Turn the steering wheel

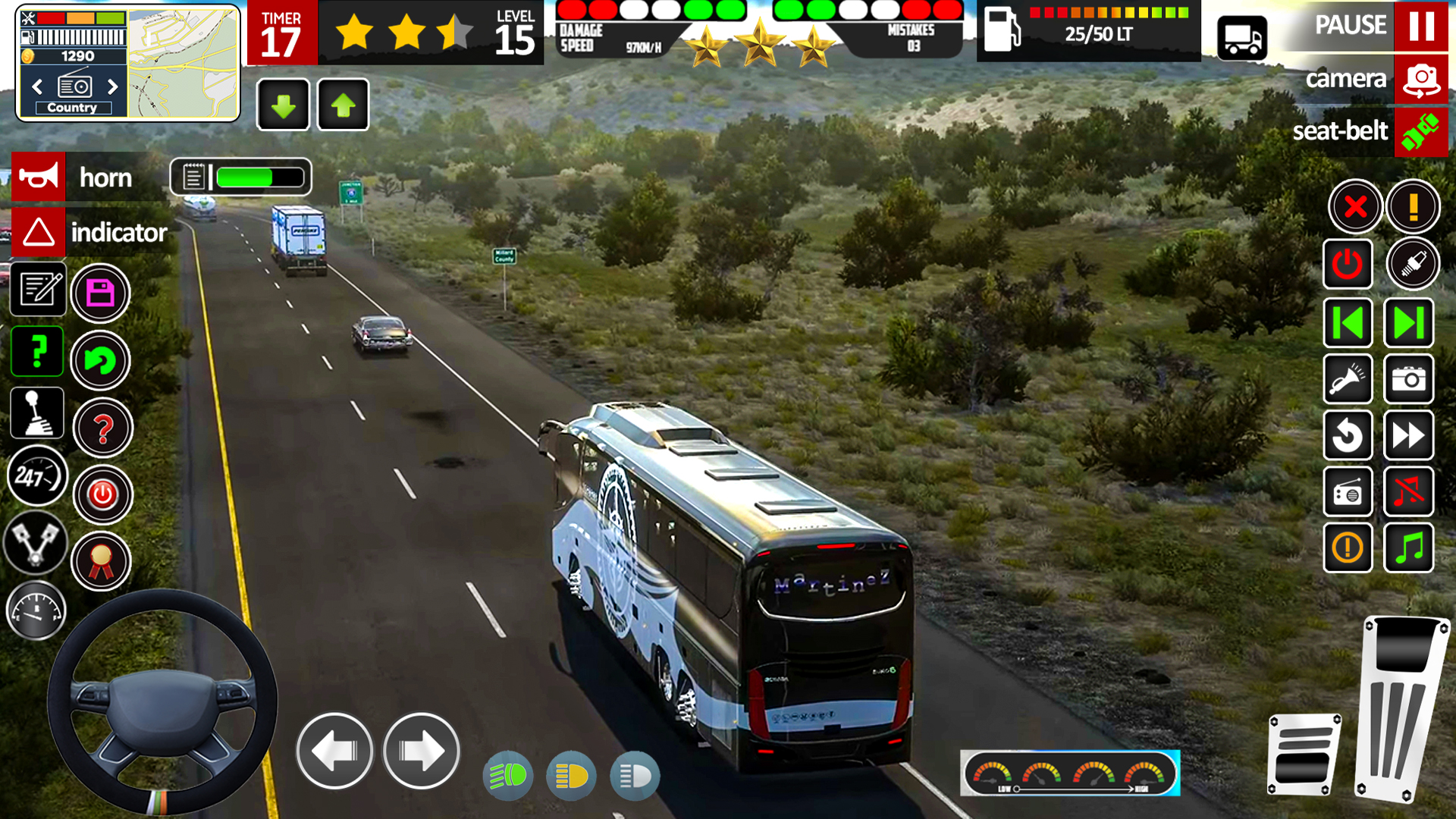pyautogui.click(x=162, y=701)
